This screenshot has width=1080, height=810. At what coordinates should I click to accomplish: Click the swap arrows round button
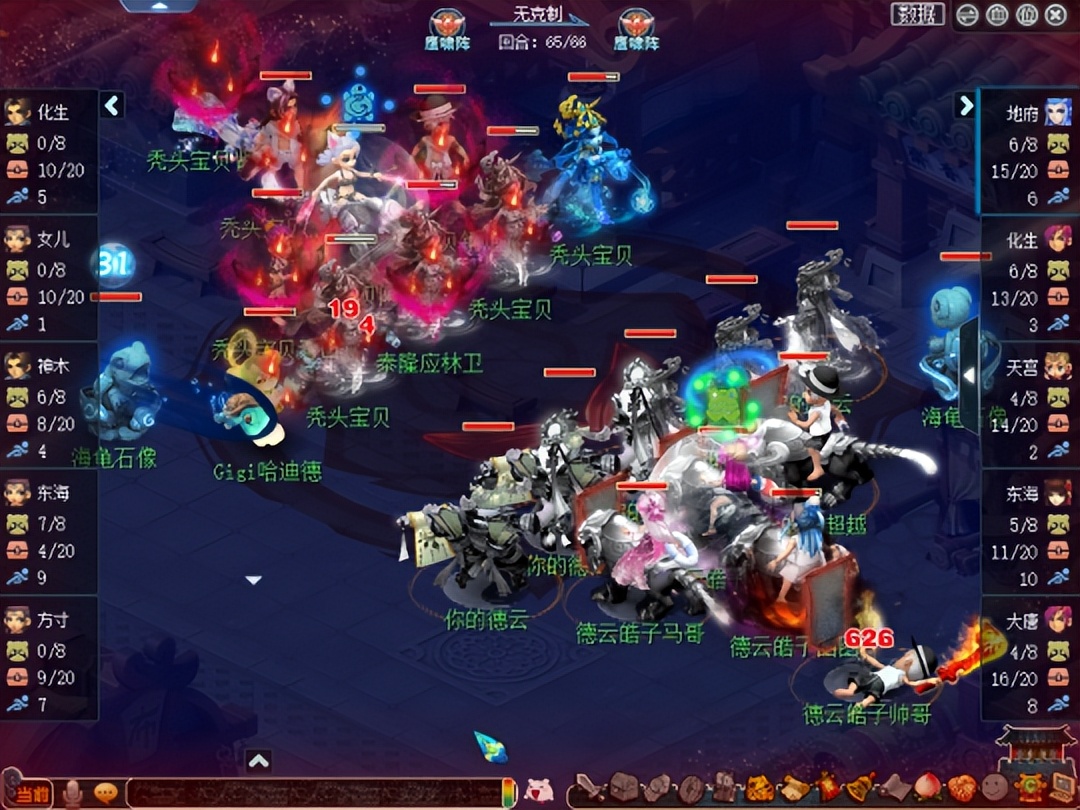pos(967,15)
